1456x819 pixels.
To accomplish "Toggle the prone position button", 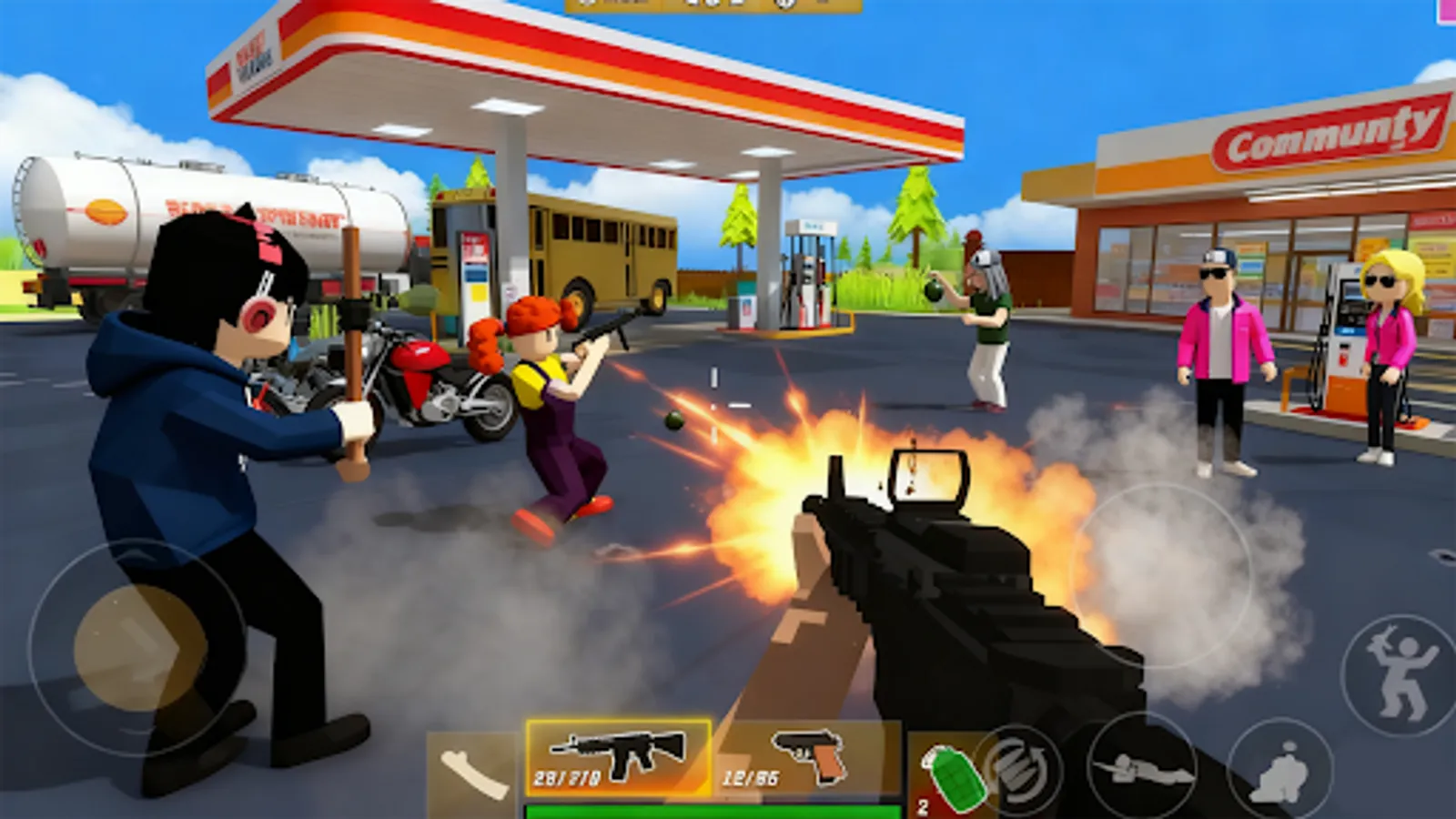I will (x=1142, y=764).
